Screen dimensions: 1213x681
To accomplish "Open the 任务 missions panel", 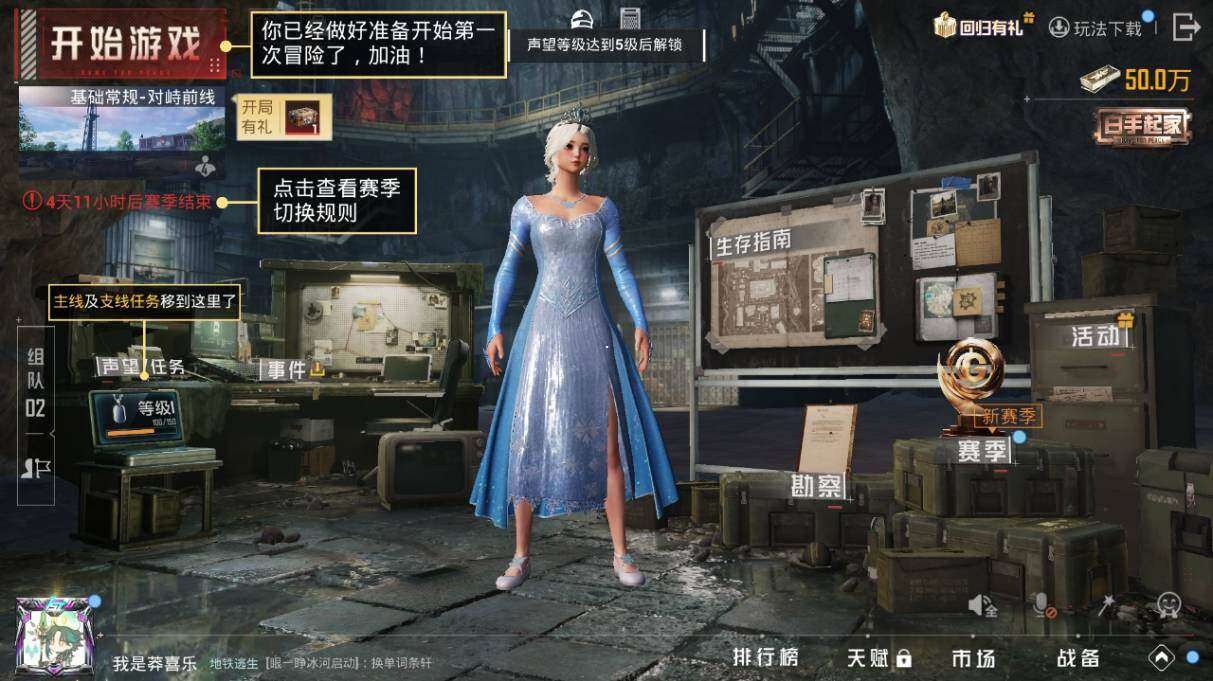I will [x=168, y=367].
